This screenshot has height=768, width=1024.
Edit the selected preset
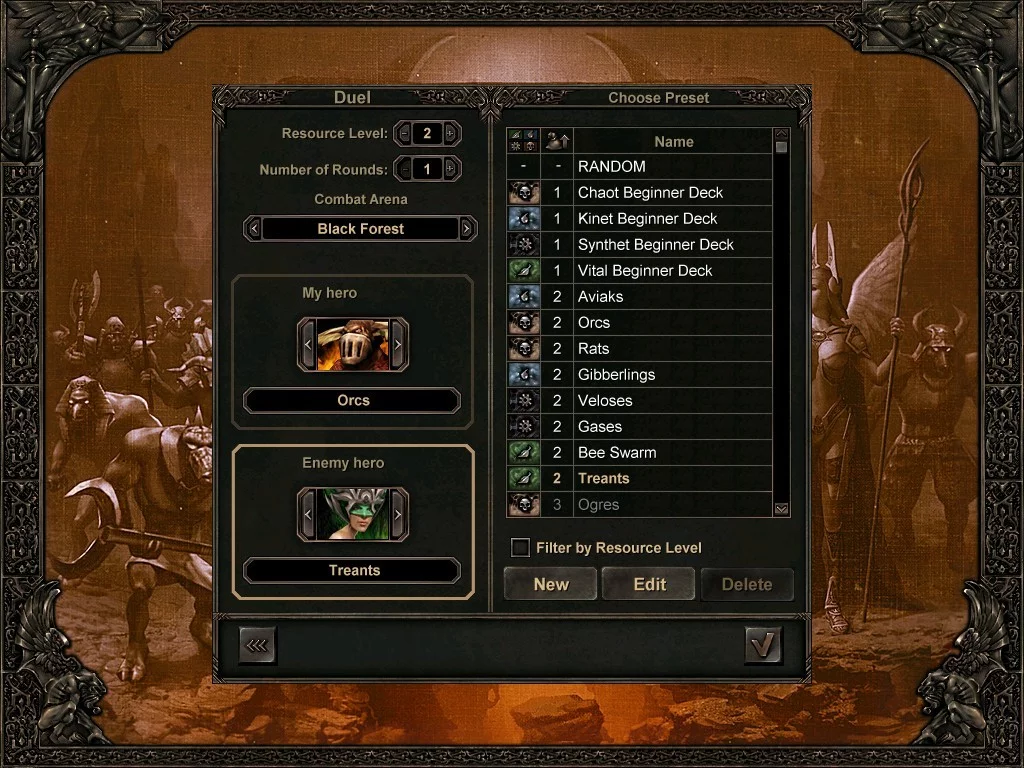pos(649,584)
